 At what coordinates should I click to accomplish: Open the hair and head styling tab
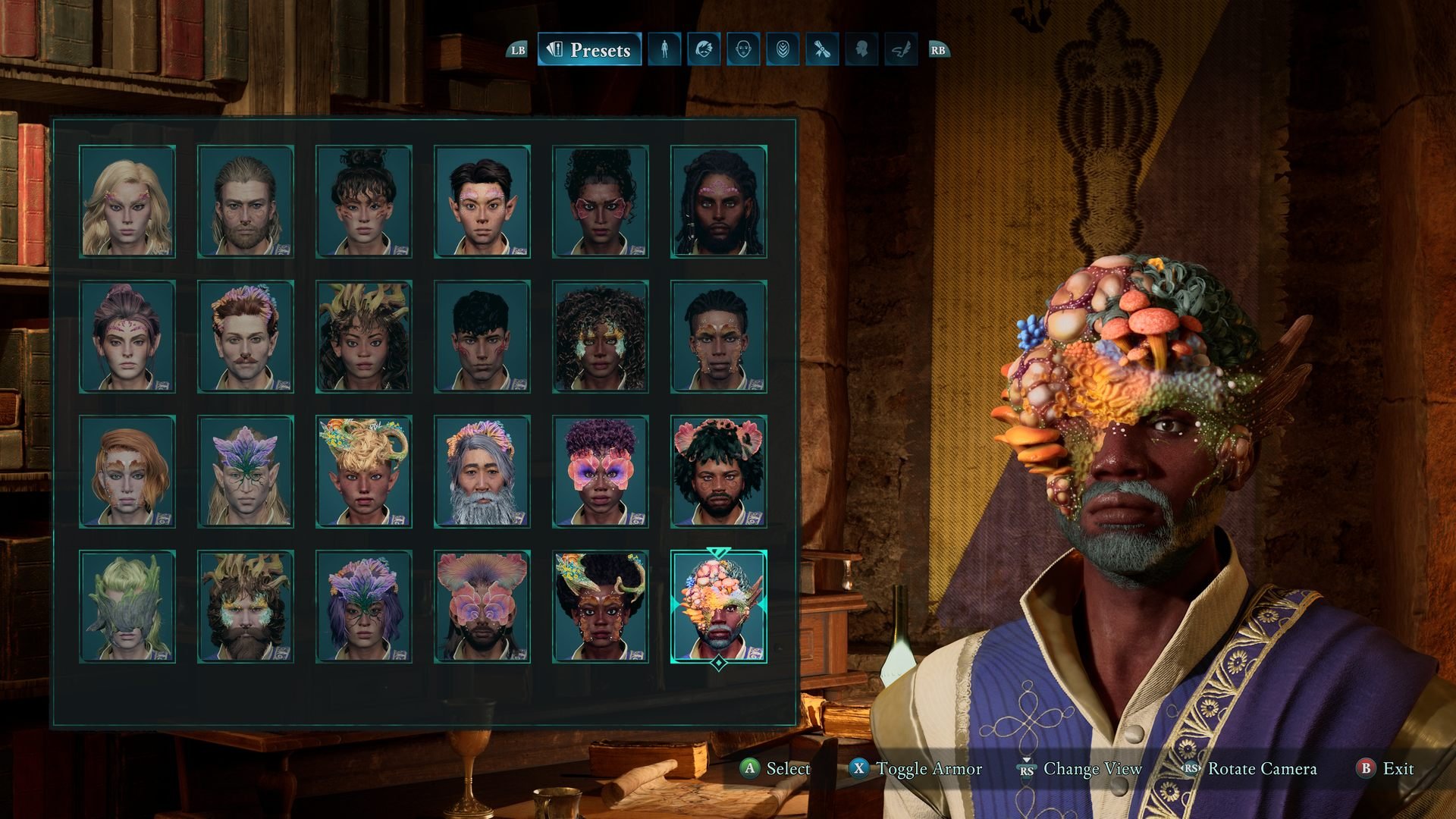coord(704,50)
